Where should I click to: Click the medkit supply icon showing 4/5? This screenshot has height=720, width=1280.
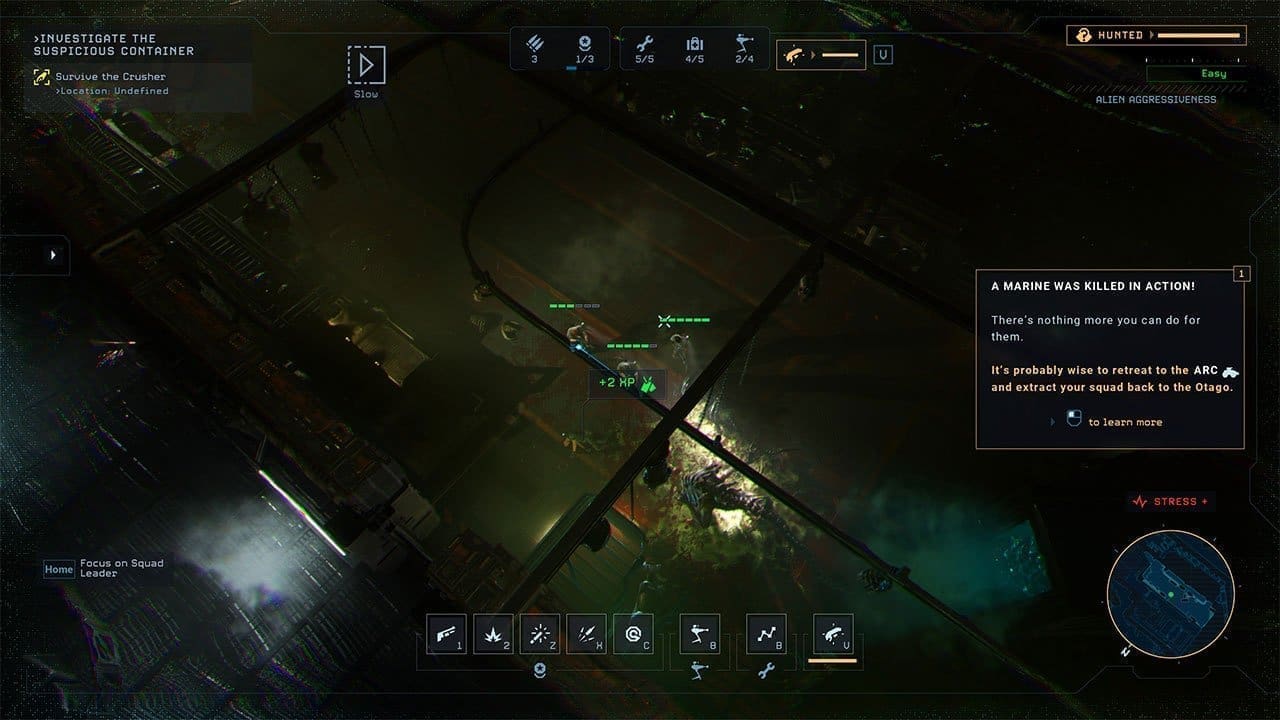pos(696,45)
